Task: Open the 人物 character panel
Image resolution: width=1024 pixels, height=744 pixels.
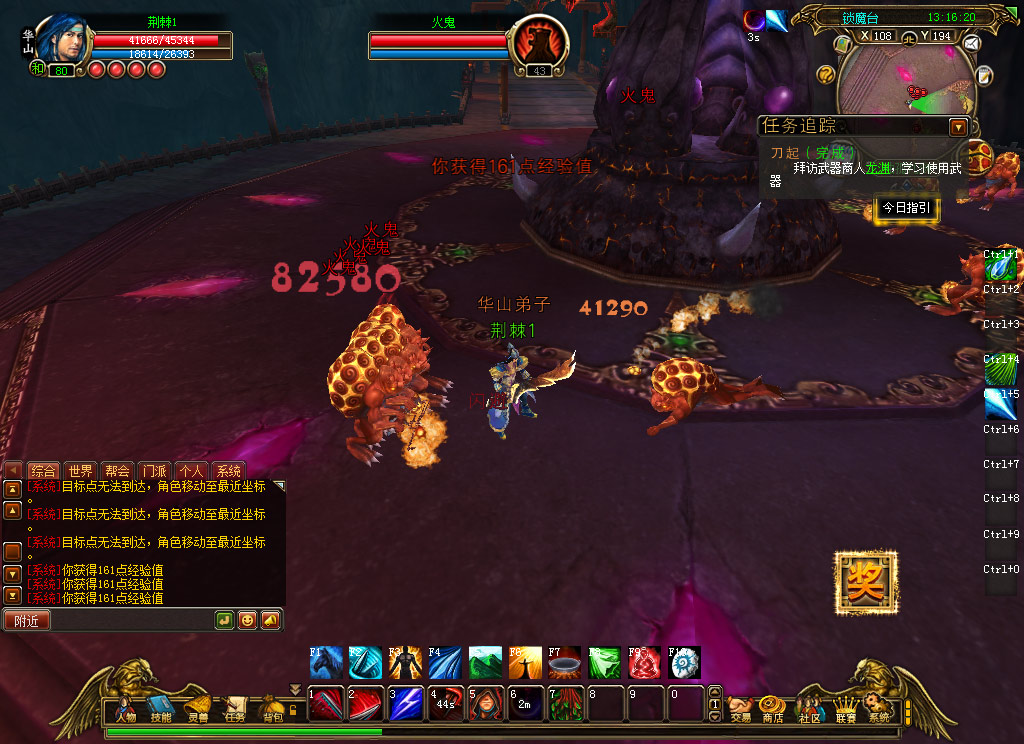Action: (125, 709)
